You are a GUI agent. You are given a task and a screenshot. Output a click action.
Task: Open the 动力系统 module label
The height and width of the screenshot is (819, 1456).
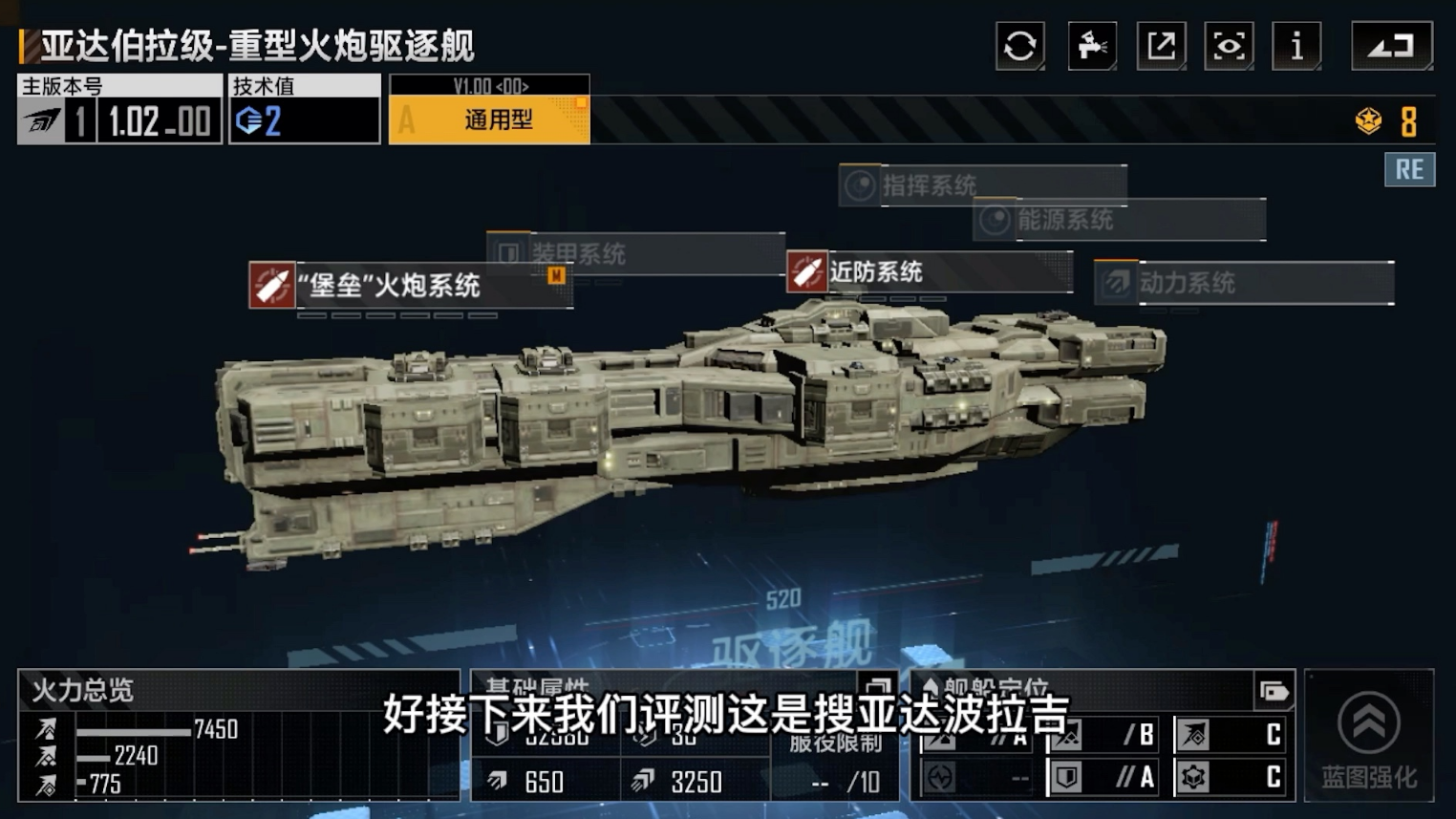[x=1244, y=283]
